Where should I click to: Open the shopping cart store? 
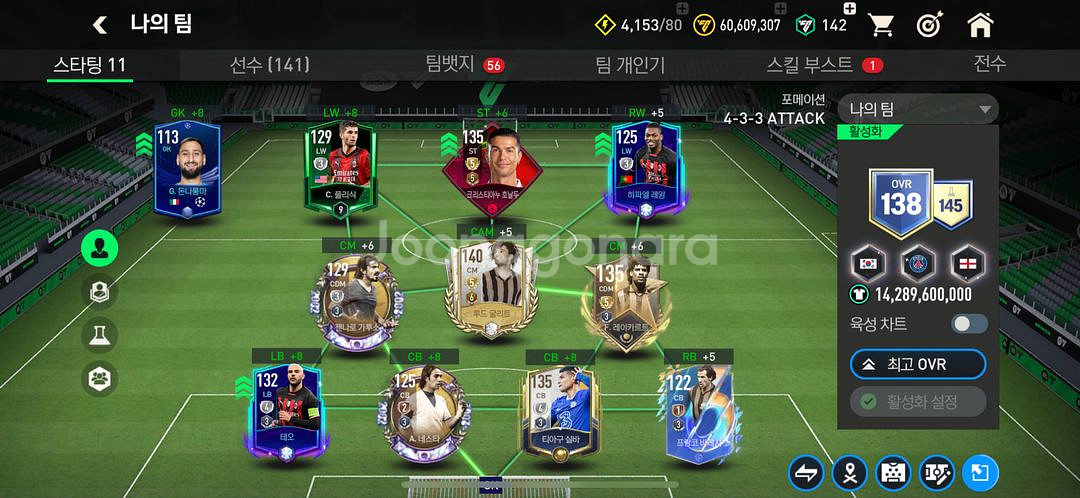tap(881, 25)
